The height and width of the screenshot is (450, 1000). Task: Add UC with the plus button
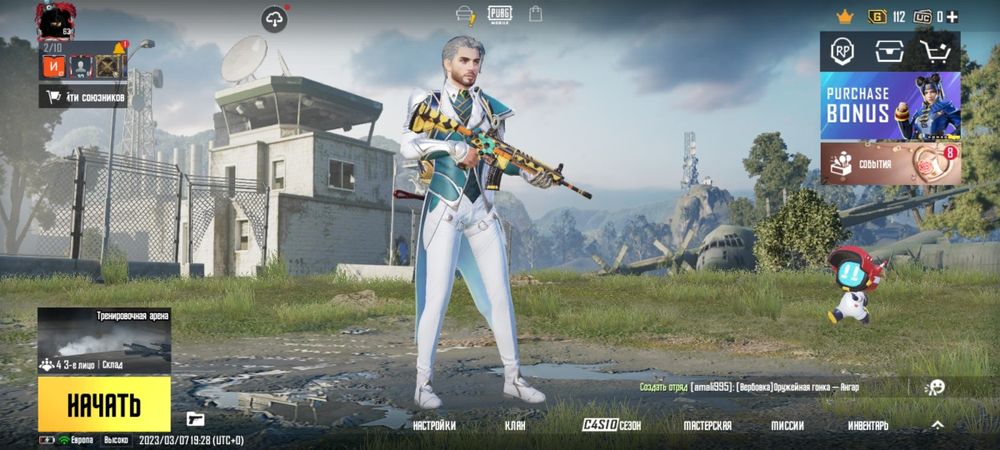tap(952, 16)
